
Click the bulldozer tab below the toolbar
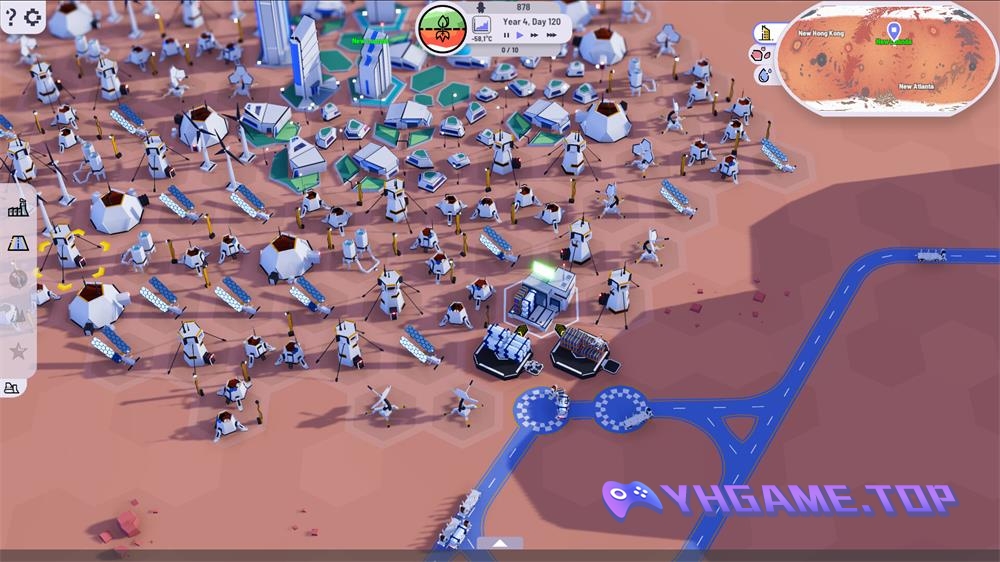click(x=13, y=388)
